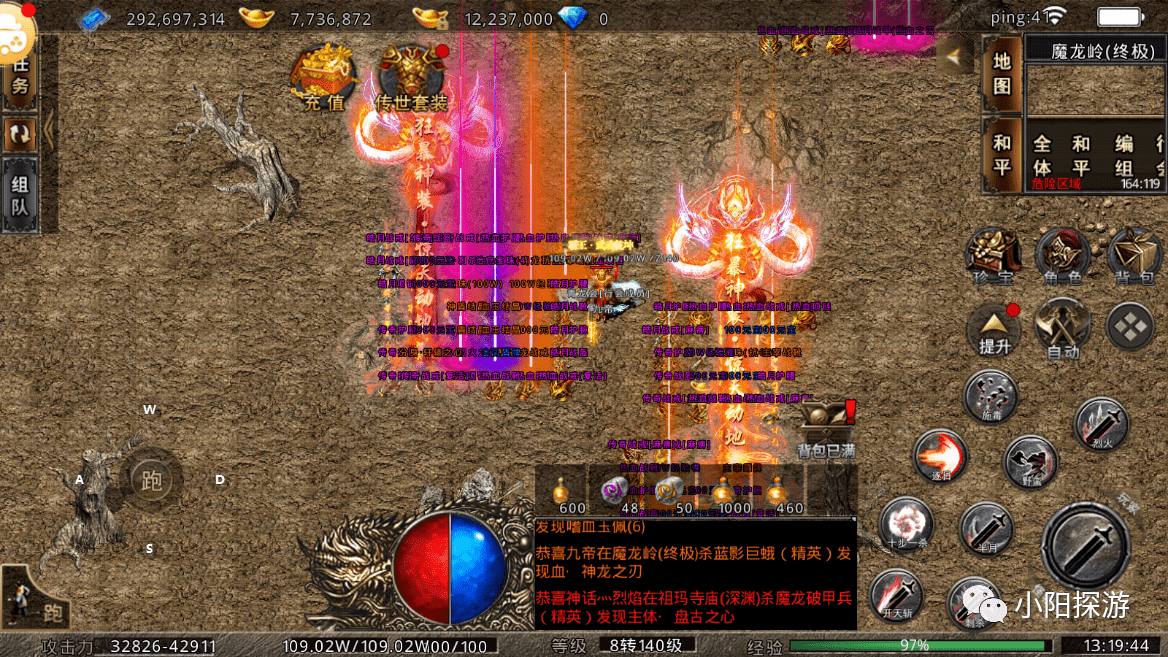Click the 背包已满 bag full alert
Image resolution: width=1168 pixels, height=657 pixels.
click(827, 428)
